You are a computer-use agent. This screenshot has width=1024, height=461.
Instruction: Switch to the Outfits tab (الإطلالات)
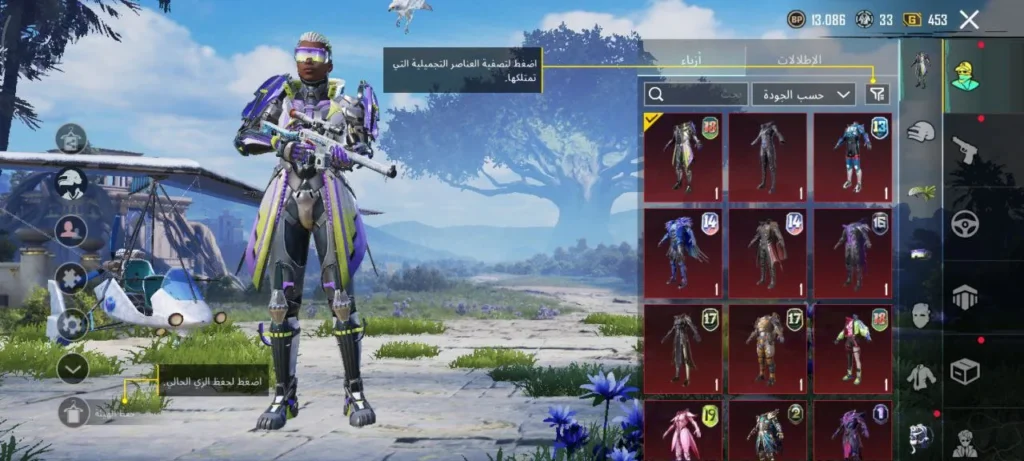point(798,60)
